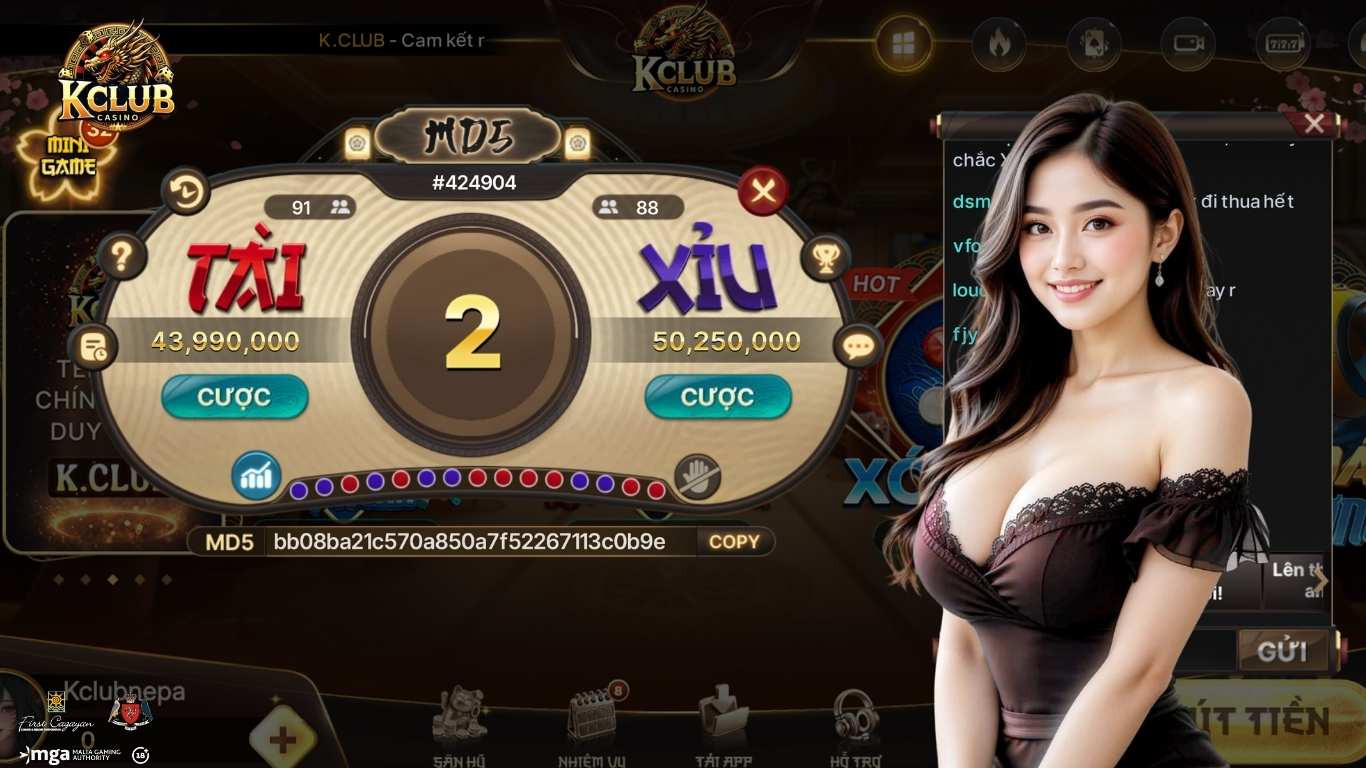Open hot games with the flame icon
The height and width of the screenshot is (768, 1366).
[x=1000, y=44]
